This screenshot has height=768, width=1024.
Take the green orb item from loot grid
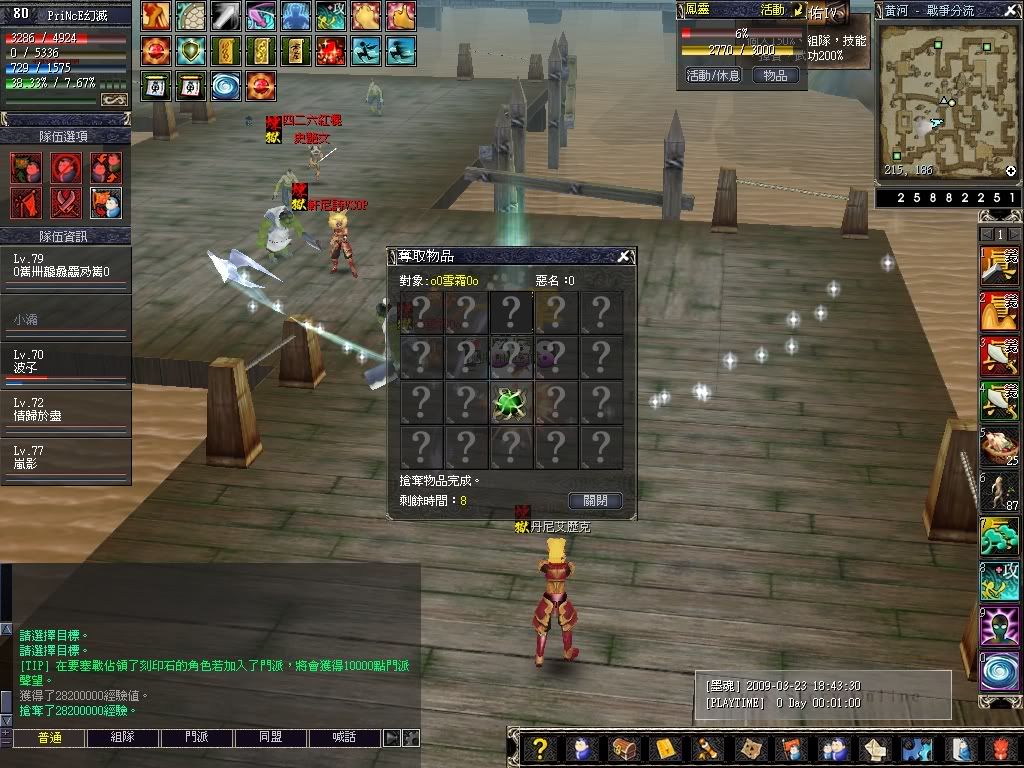pos(511,403)
